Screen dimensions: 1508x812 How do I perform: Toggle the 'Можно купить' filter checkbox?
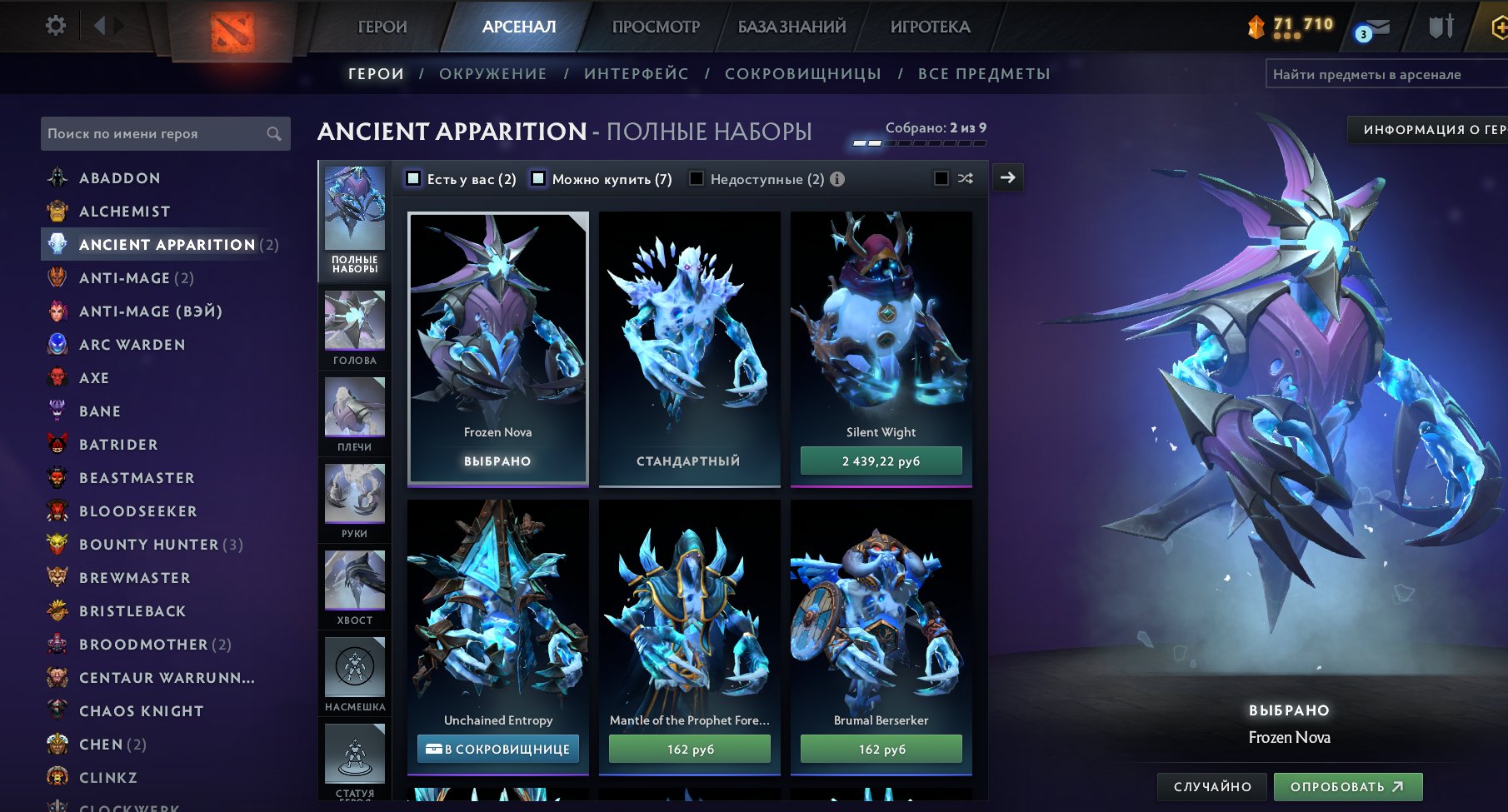pyautogui.click(x=538, y=178)
